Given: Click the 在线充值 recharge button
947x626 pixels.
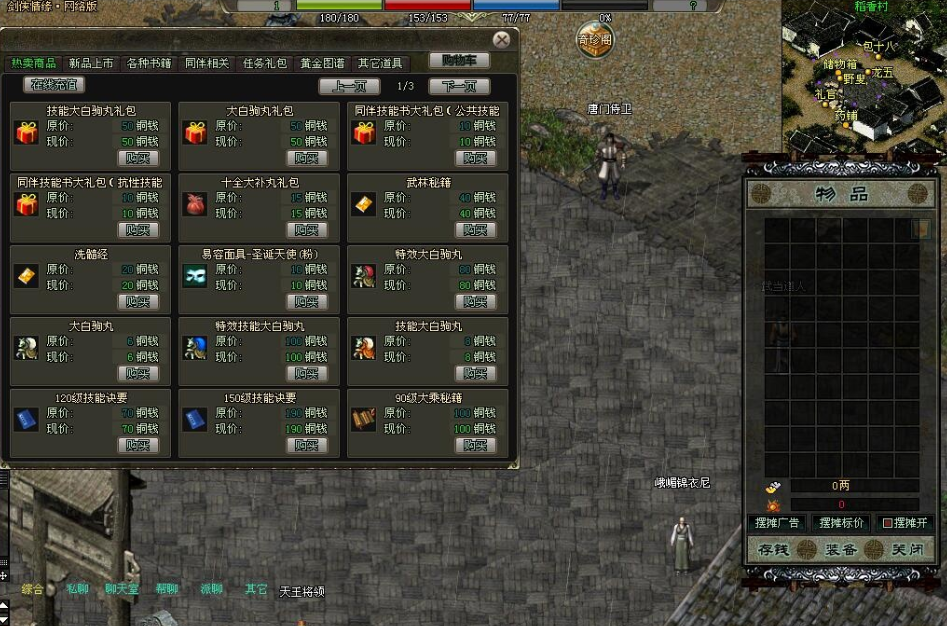Looking at the screenshot, I should point(54,85).
